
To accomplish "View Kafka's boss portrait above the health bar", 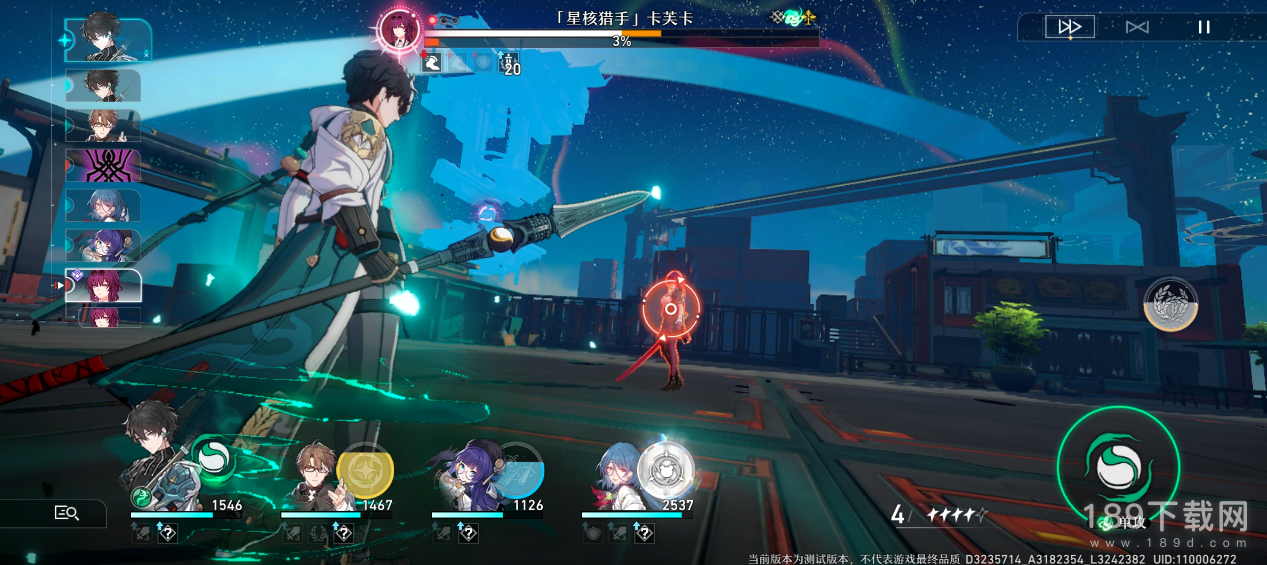I will 397,29.
